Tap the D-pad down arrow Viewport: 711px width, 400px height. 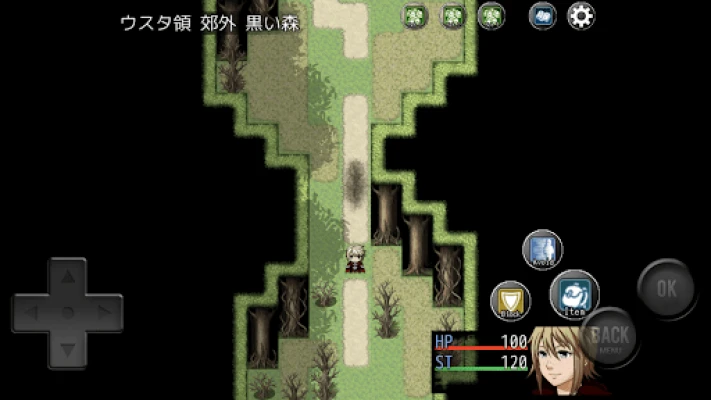[x=68, y=349]
